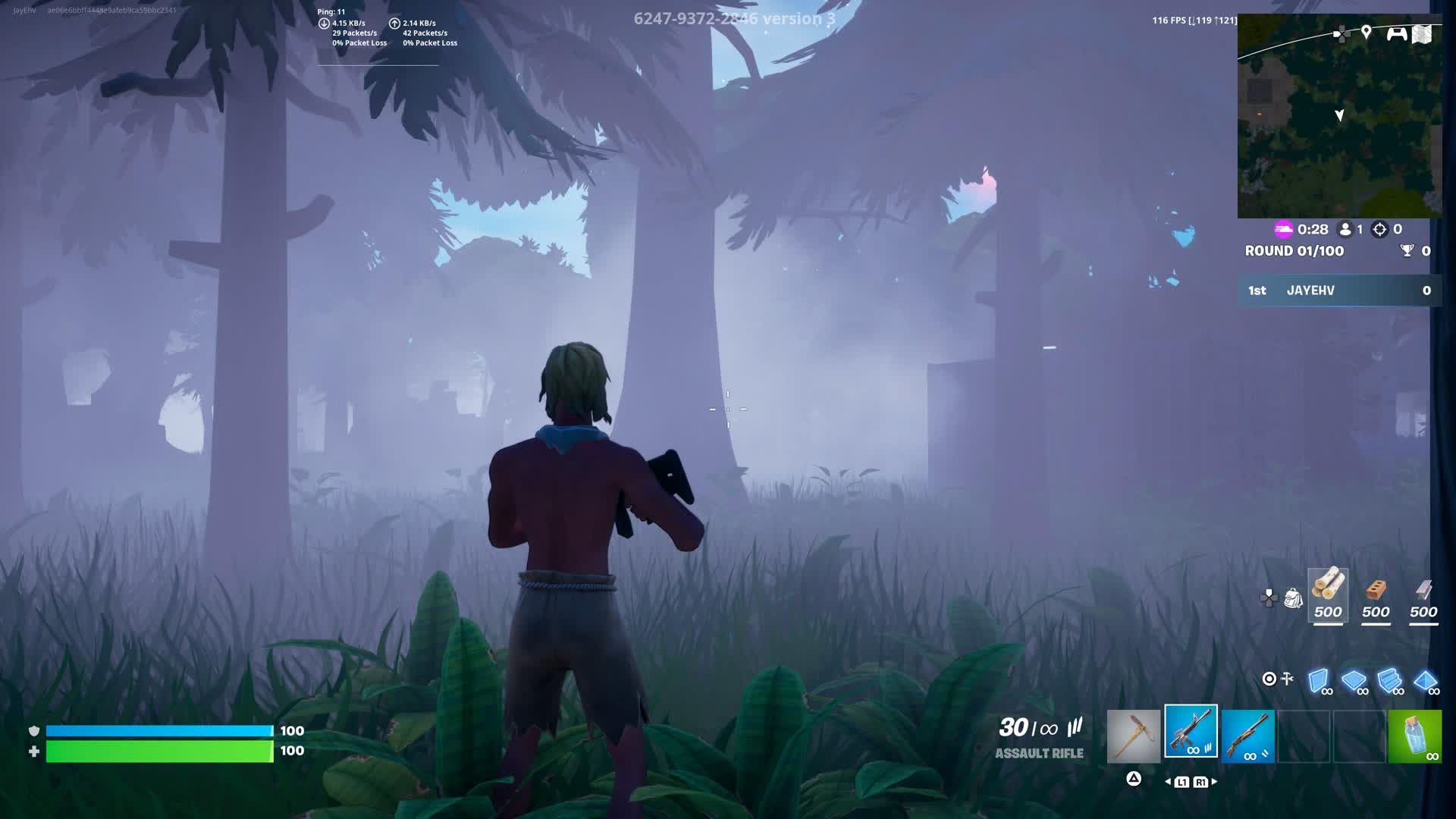The image size is (1456, 819).
Task: Select the metal material
Action: point(1423,598)
